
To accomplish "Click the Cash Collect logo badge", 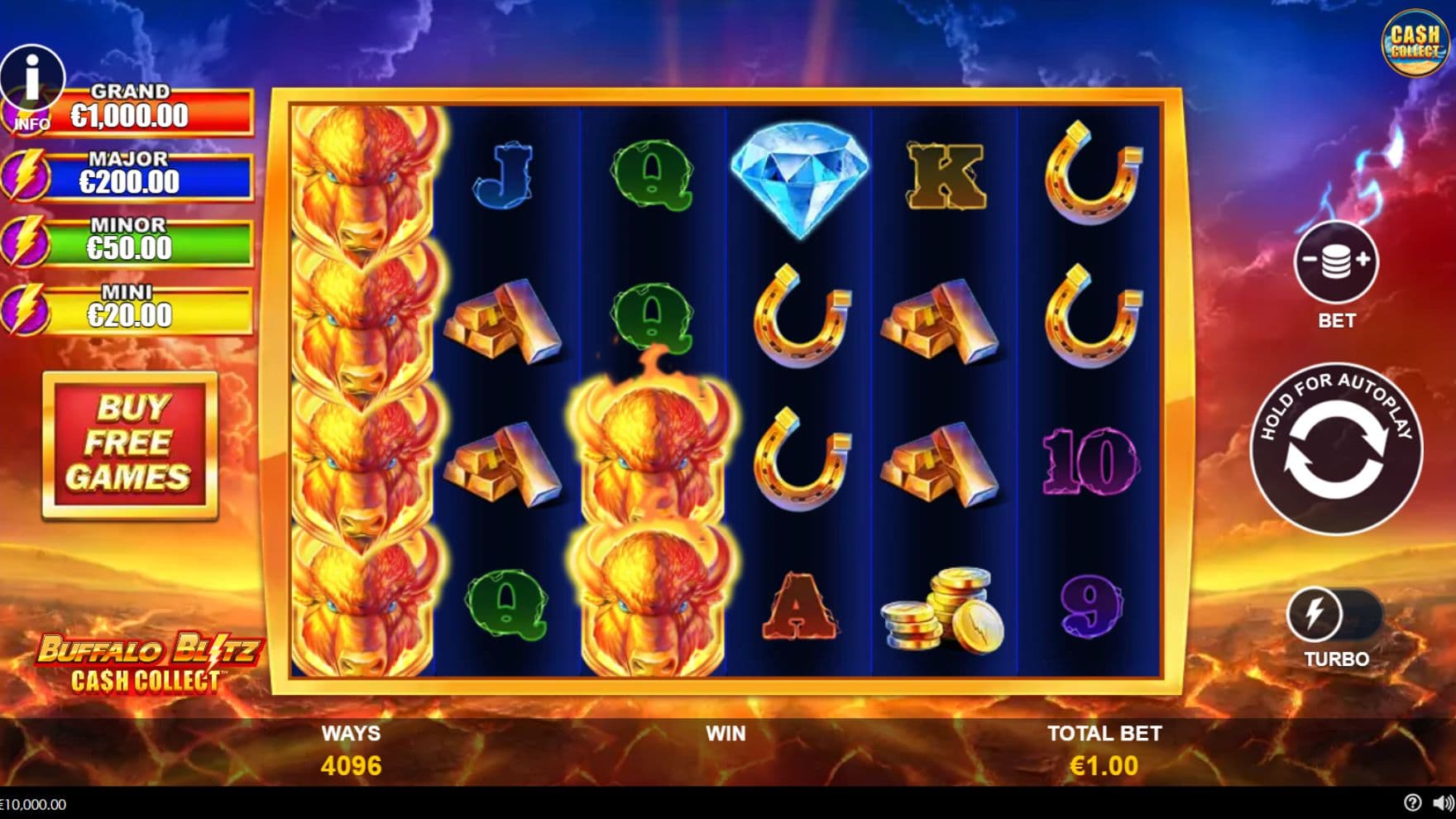I will [1414, 42].
